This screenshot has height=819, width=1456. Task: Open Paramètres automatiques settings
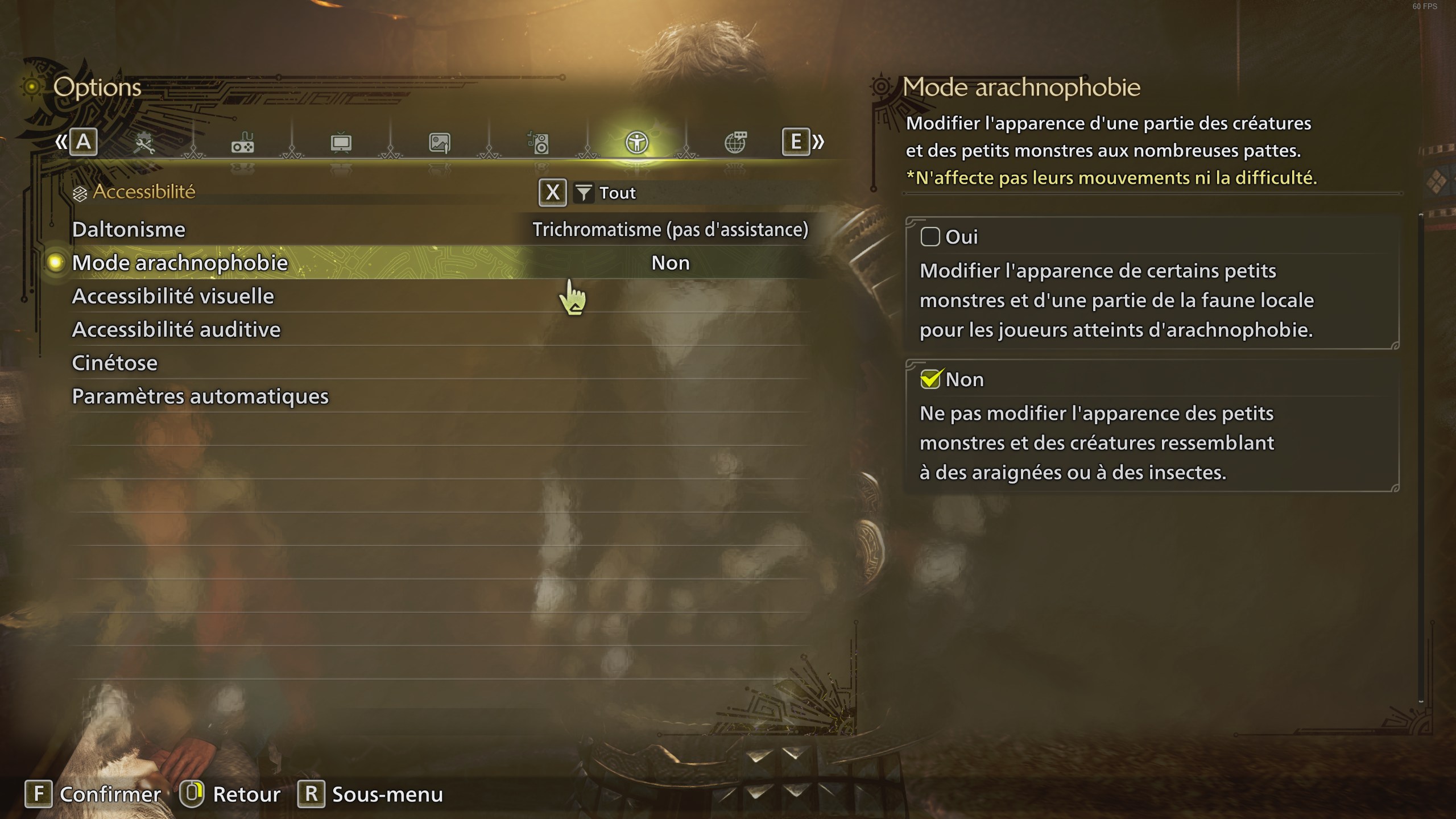tap(201, 396)
